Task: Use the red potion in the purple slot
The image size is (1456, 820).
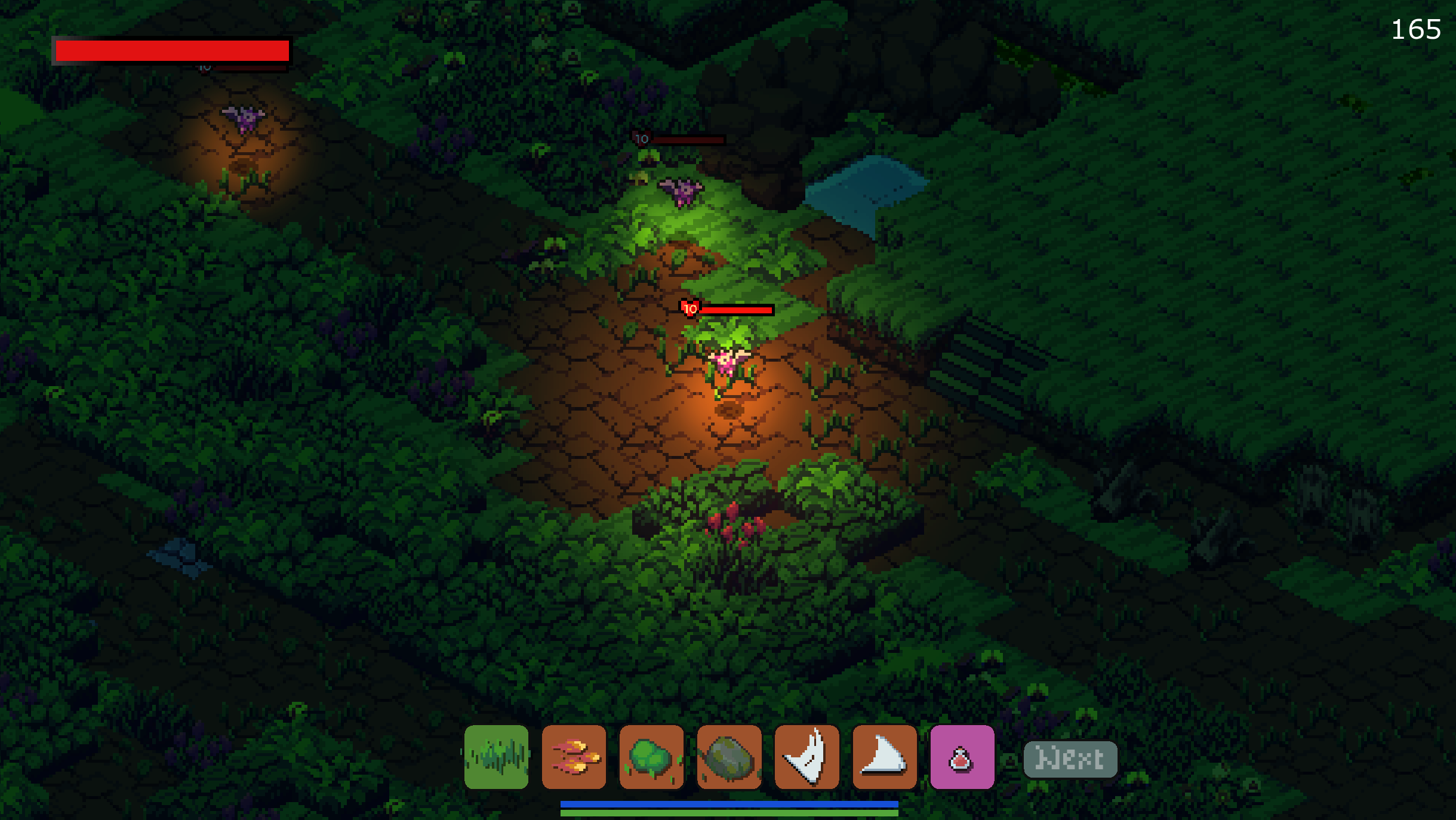Action: 962,757
